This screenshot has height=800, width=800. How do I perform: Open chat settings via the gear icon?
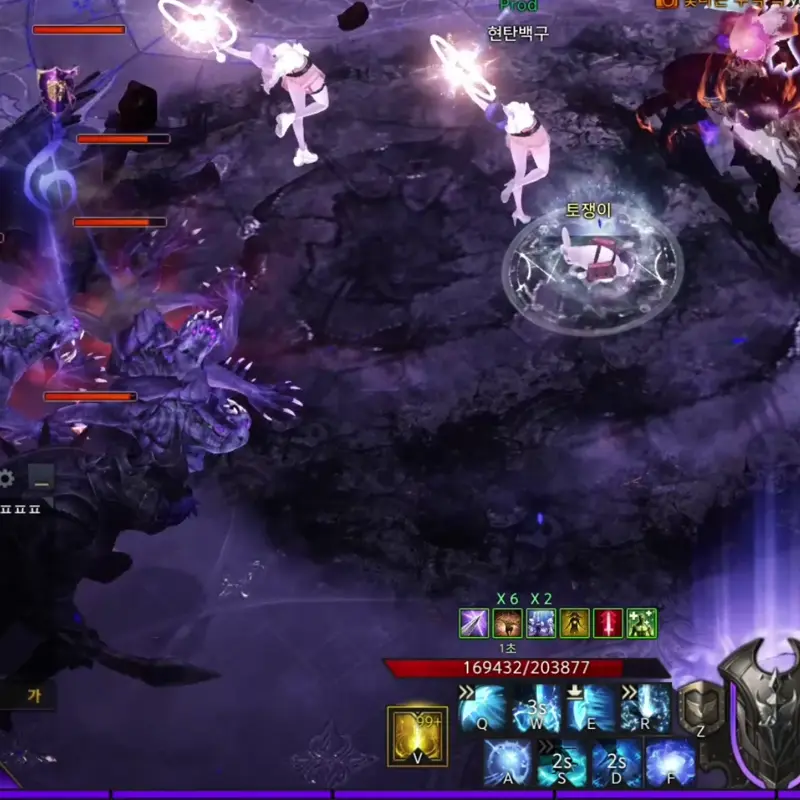pos(7,479)
